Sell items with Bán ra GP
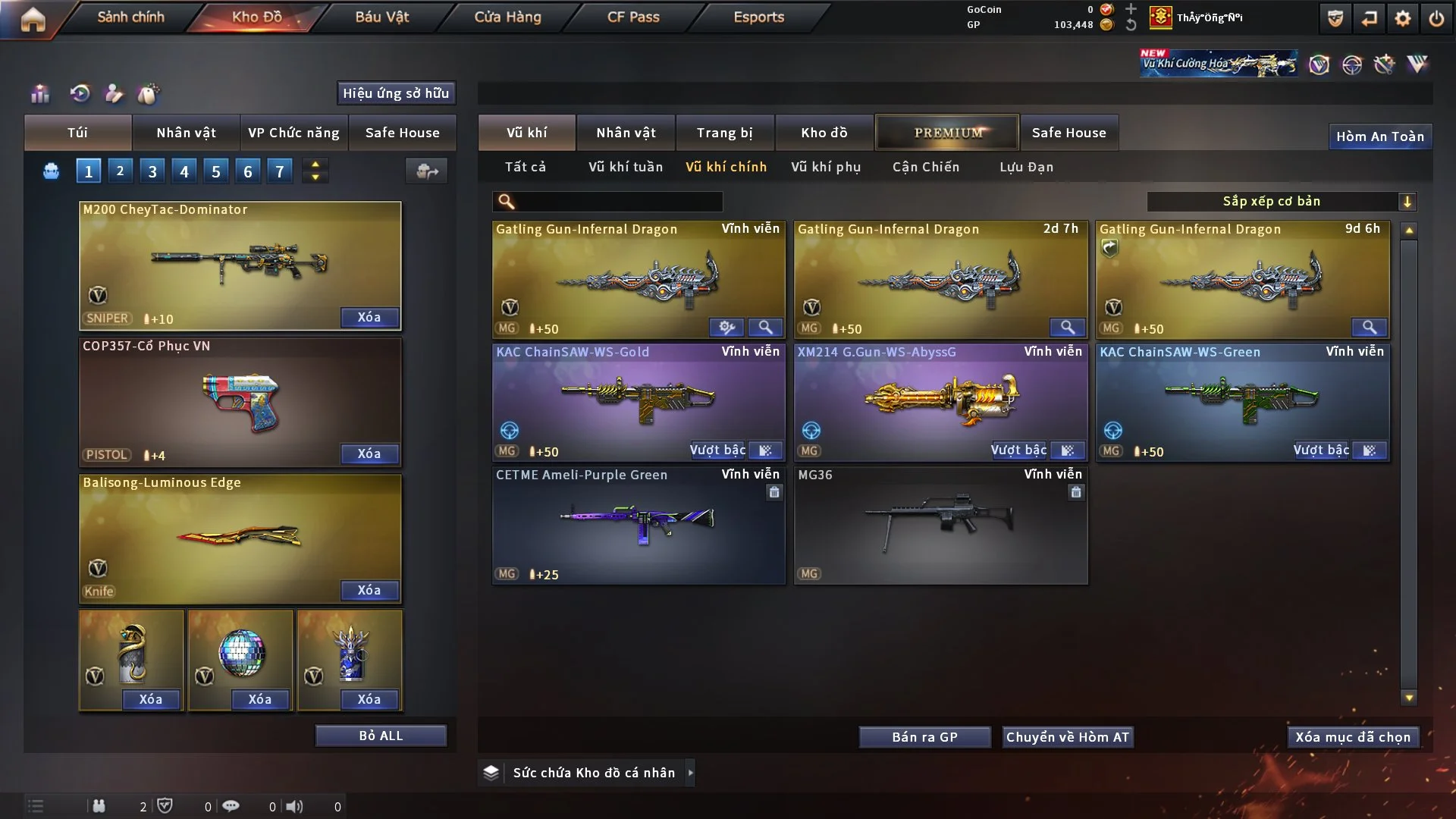Screen dimensions: 1456x819 pyautogui.click(x=924, y=737)
